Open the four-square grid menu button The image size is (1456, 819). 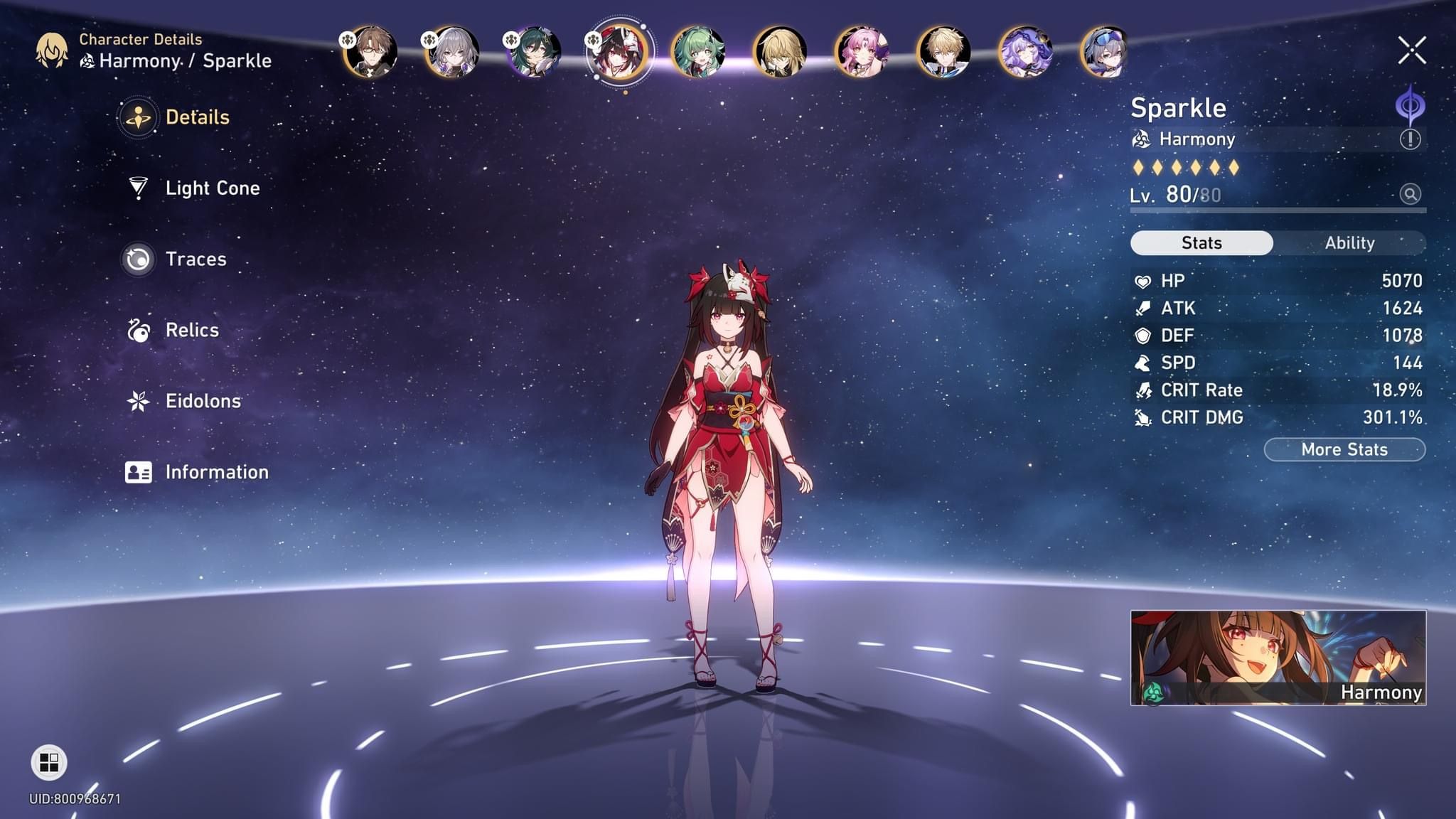coord(49,763)
